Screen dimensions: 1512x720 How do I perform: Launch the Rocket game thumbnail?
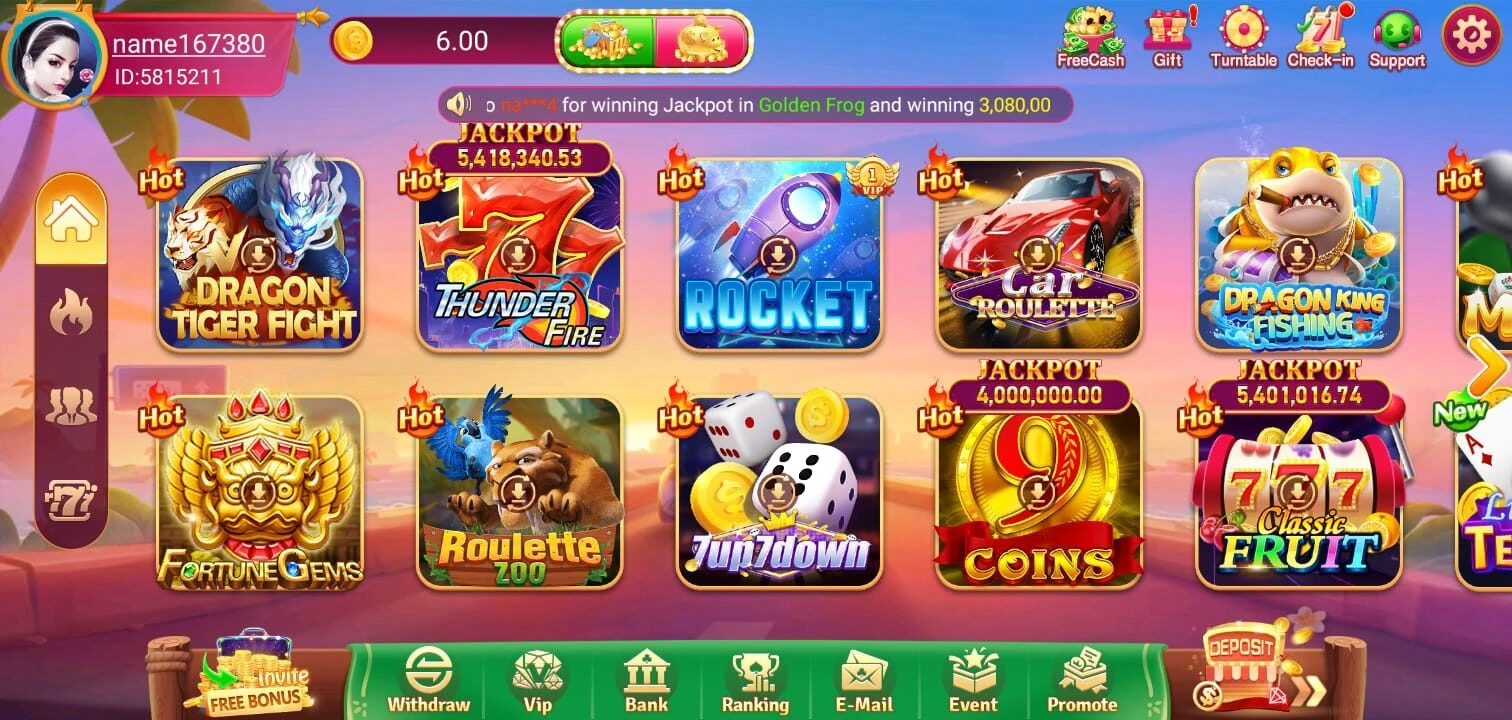click(779, 255)
